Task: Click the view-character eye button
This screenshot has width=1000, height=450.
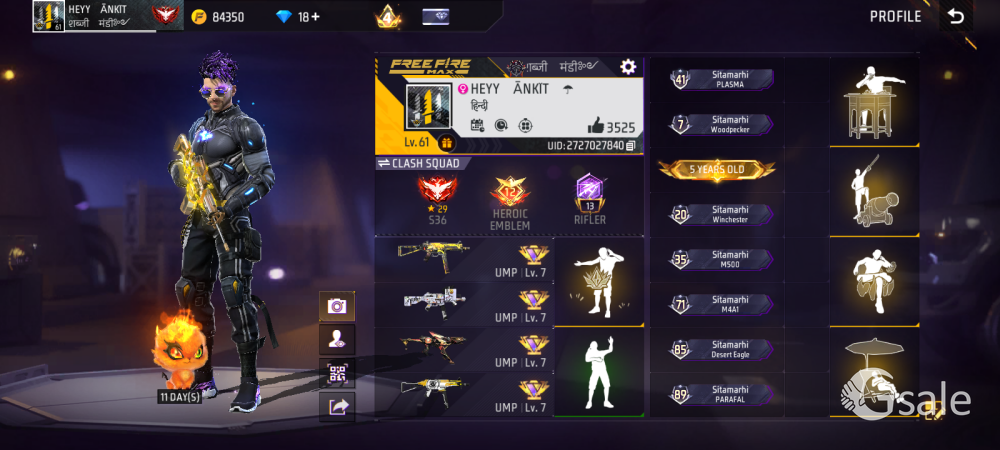Action: (x=337, y=339)
